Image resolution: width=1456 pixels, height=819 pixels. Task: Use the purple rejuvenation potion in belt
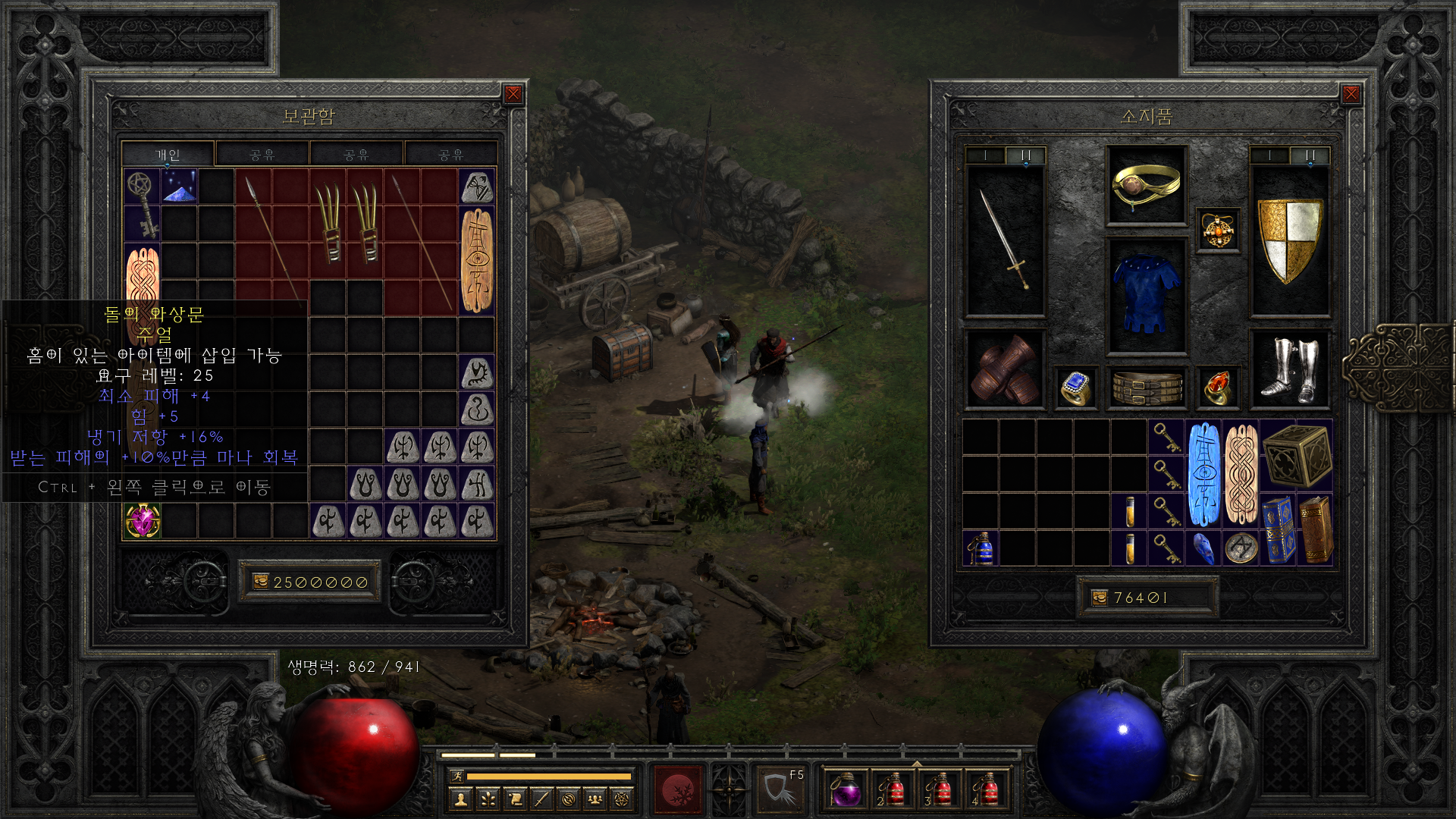845,789
